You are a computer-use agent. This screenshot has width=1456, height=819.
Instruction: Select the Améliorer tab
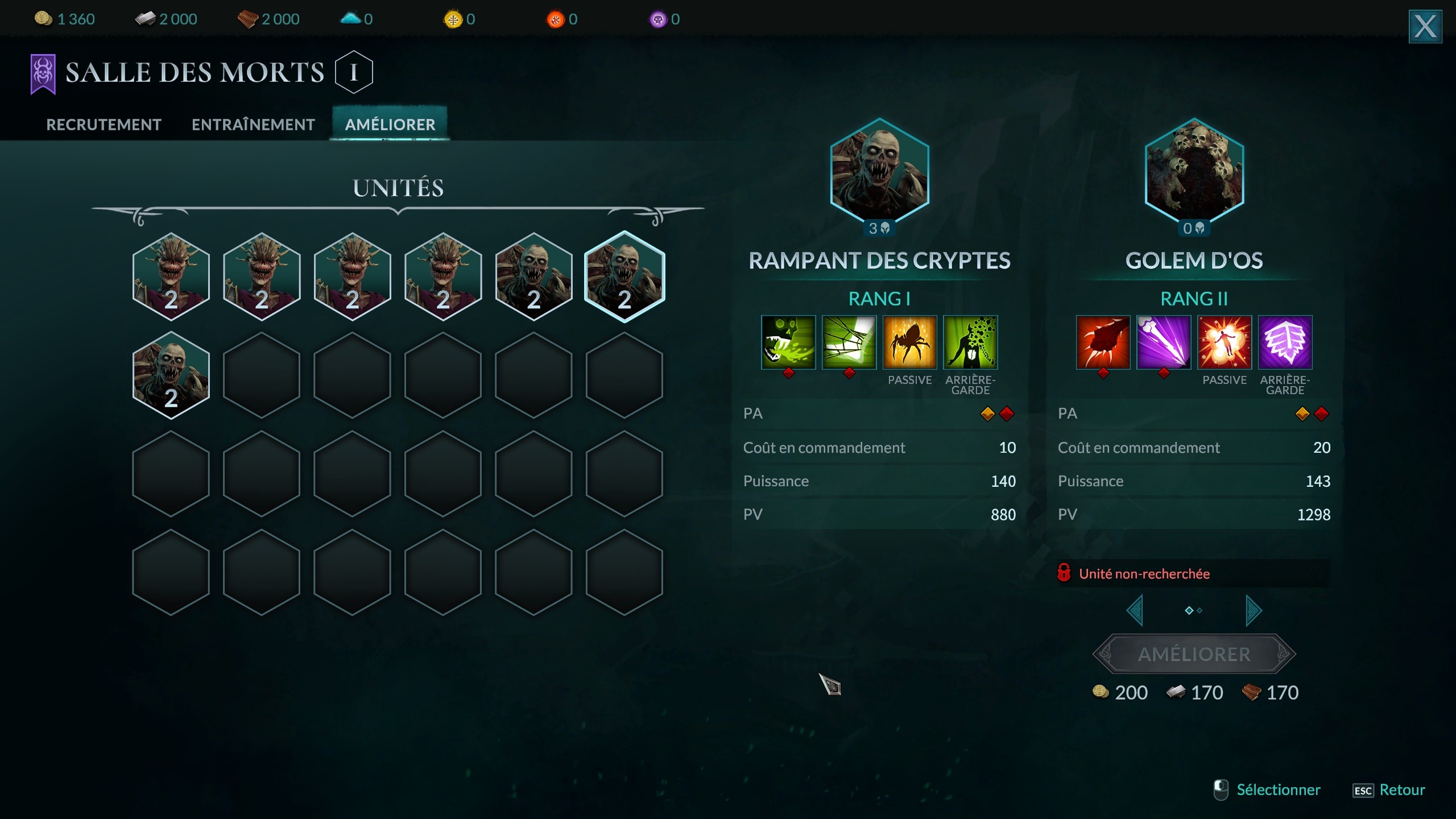[x=390, y=125]
